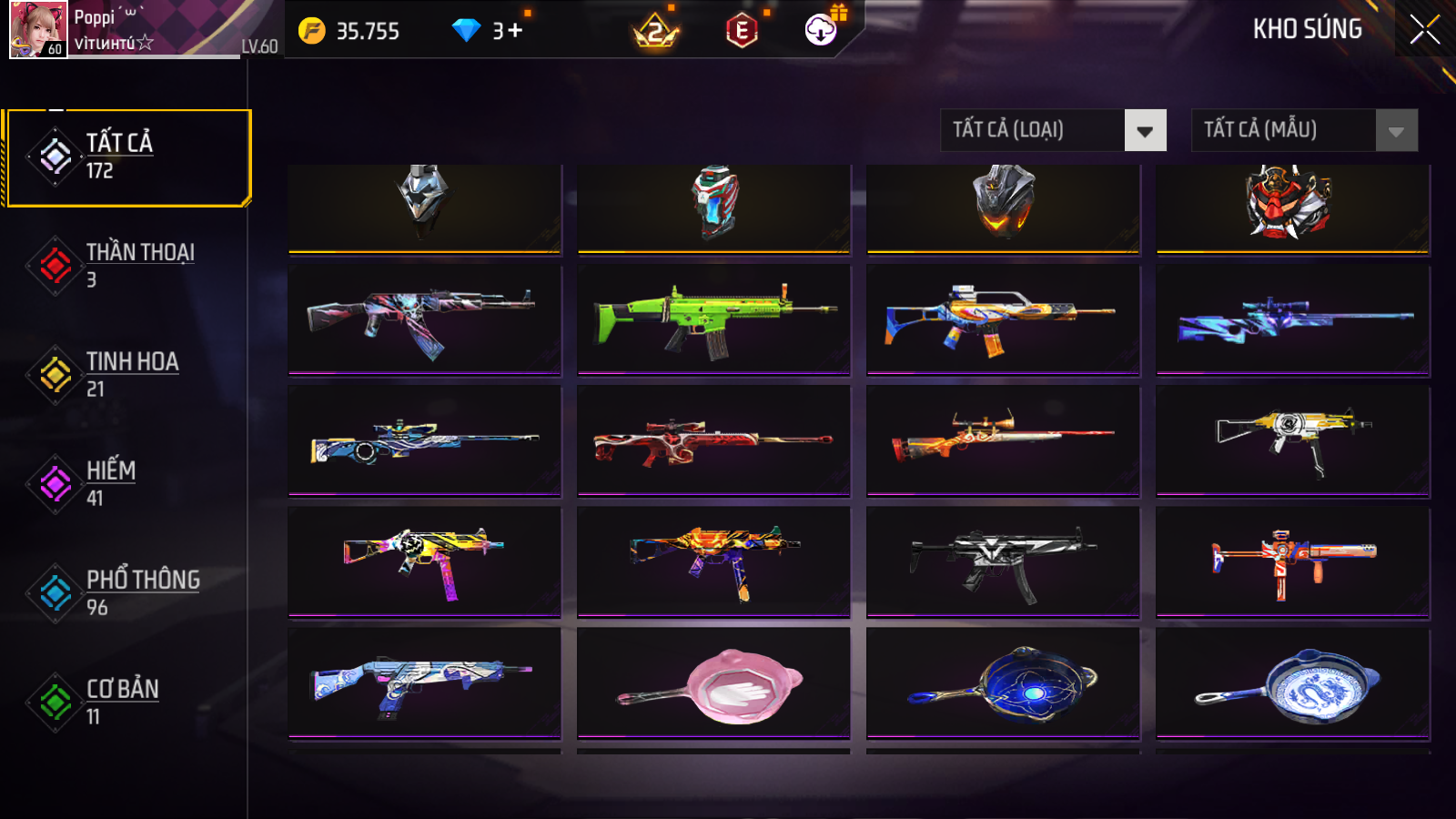The height and width of the screenshot is (819, 1456).
Task: Select the blue and white dragon pan
Action: 1292,682
